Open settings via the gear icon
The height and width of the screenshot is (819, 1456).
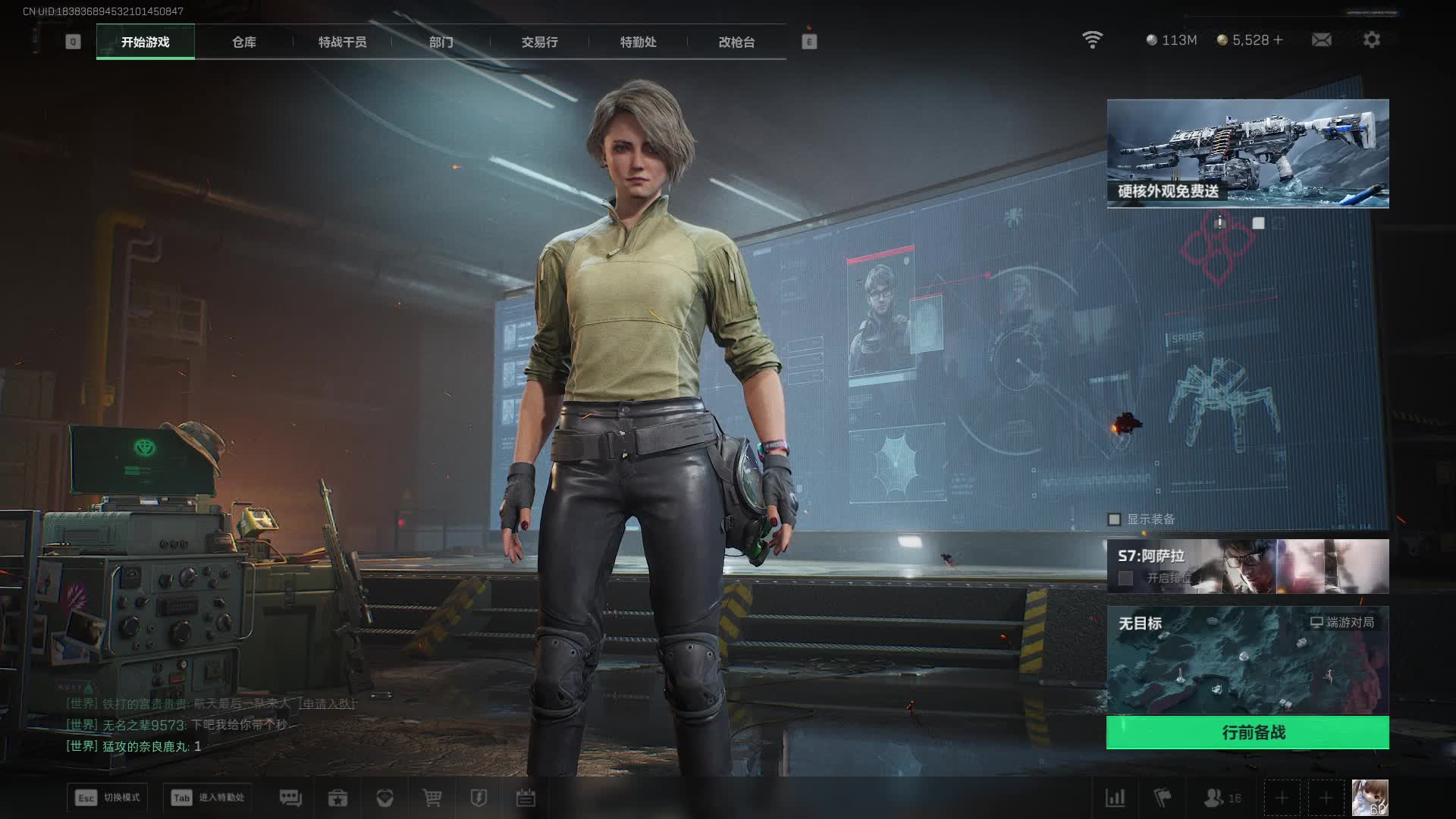point(1371,39)
